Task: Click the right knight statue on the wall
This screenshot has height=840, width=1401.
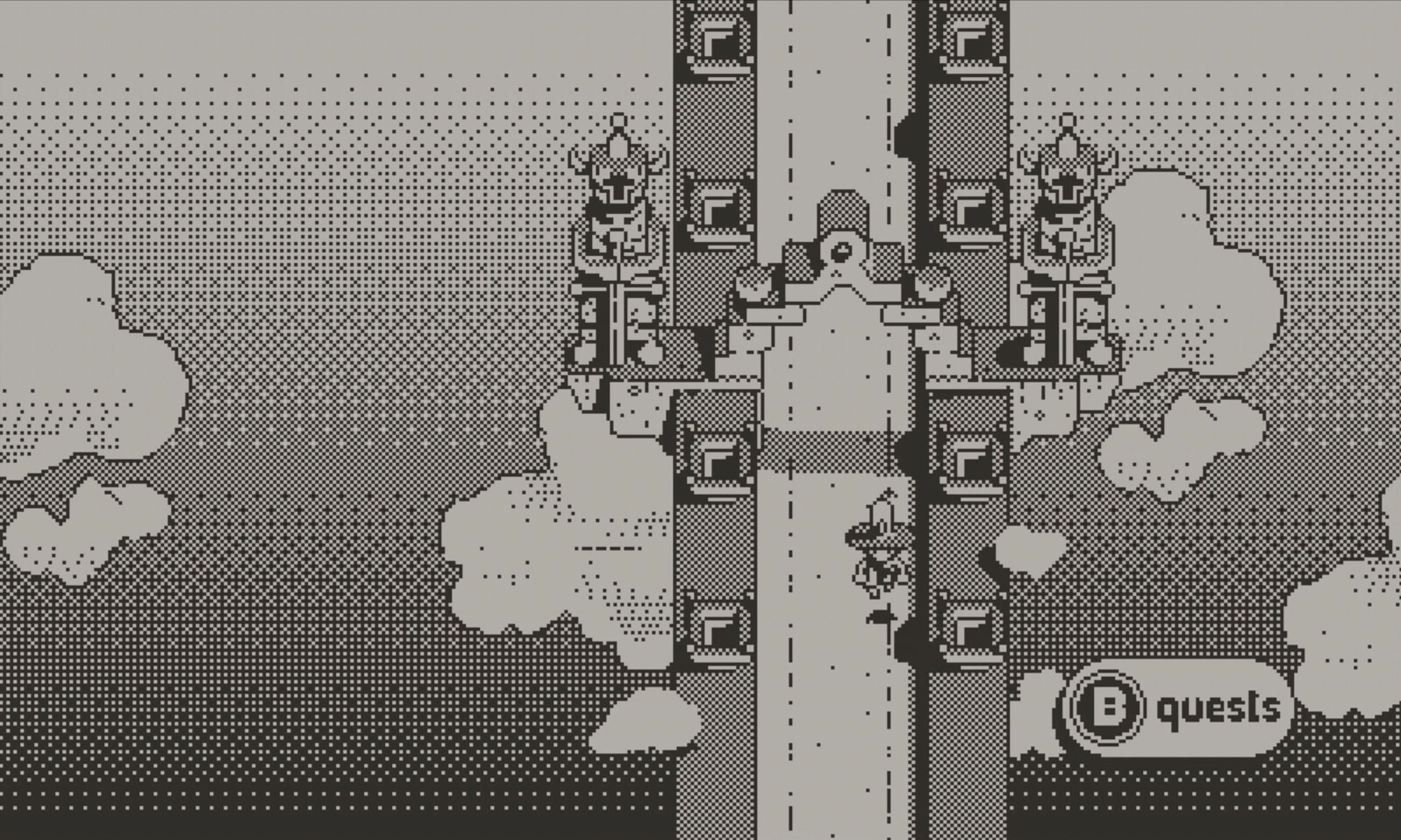Action: coord(1068,238)
